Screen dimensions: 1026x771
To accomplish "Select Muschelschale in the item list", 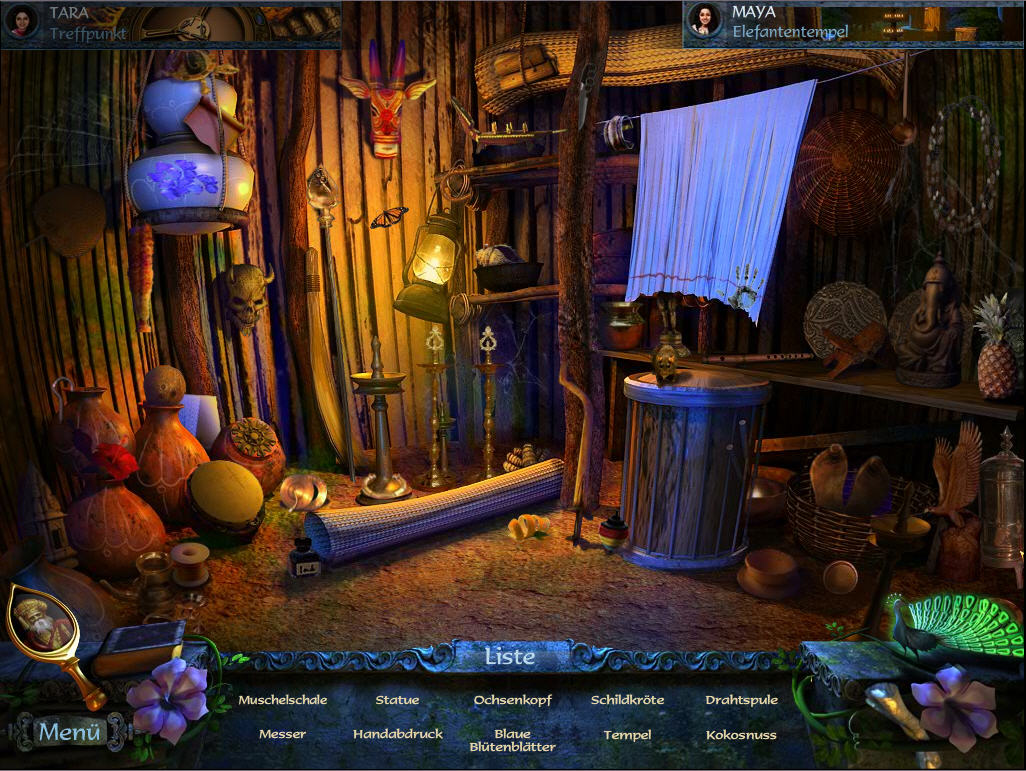I will 283,700.
